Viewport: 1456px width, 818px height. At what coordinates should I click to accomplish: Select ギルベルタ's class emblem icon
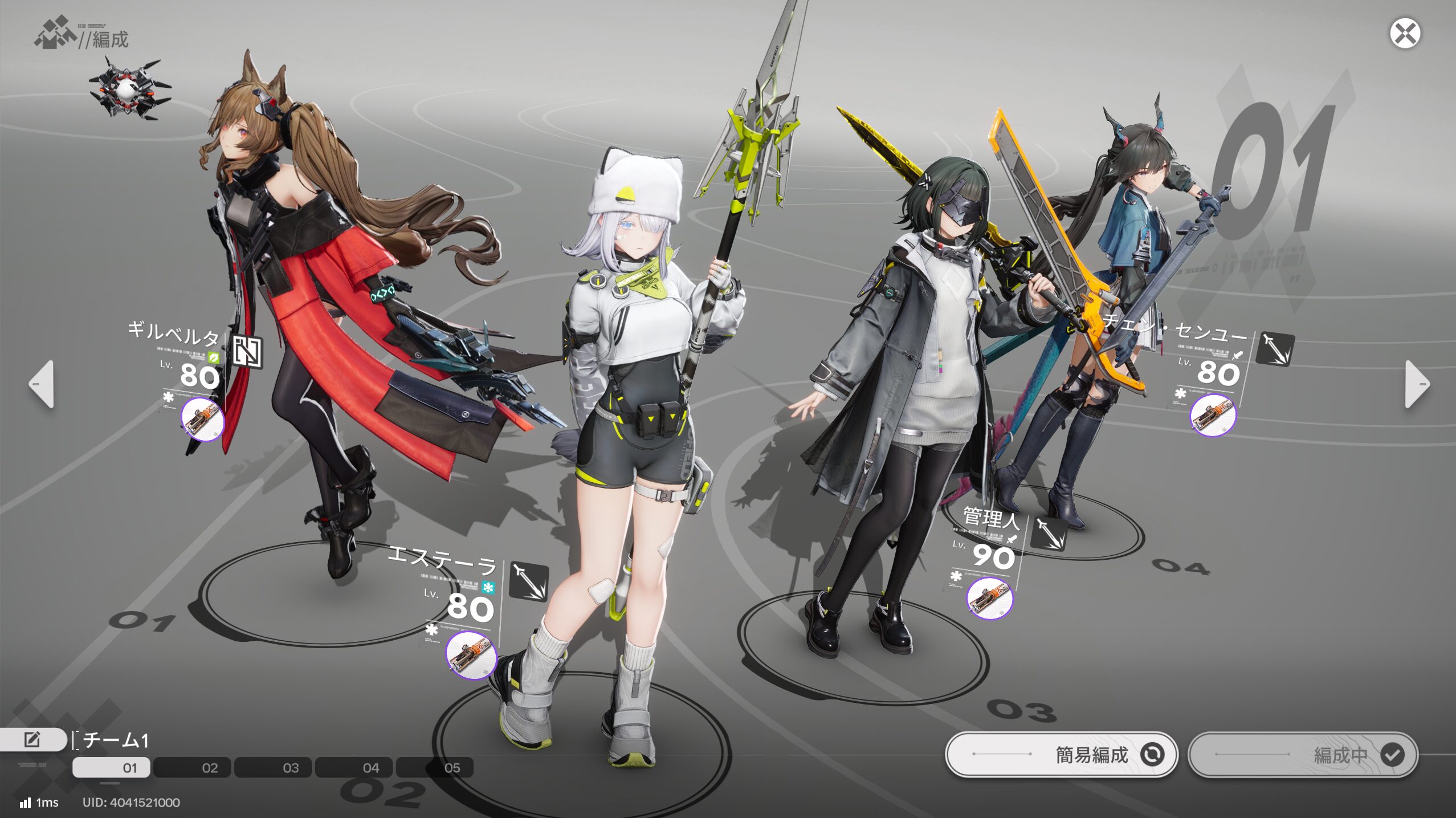pyautogui.click(x=247, y=351)
